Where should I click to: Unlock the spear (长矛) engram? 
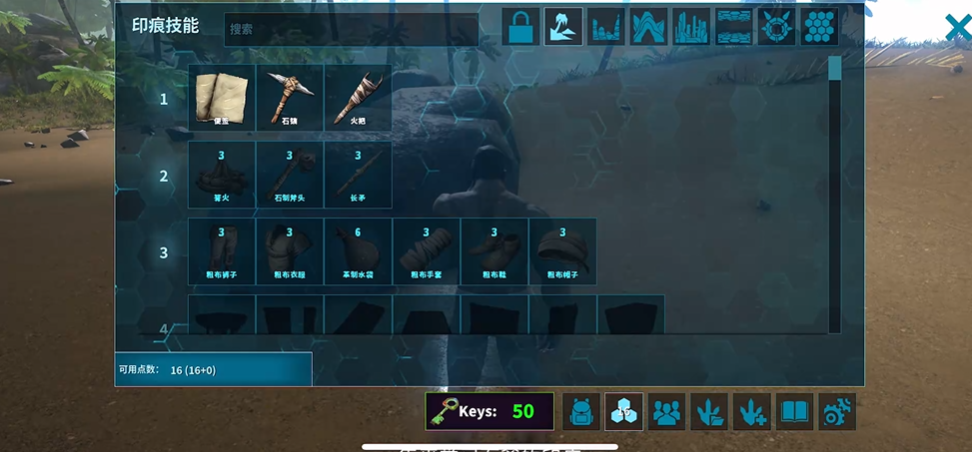point(358,175)
